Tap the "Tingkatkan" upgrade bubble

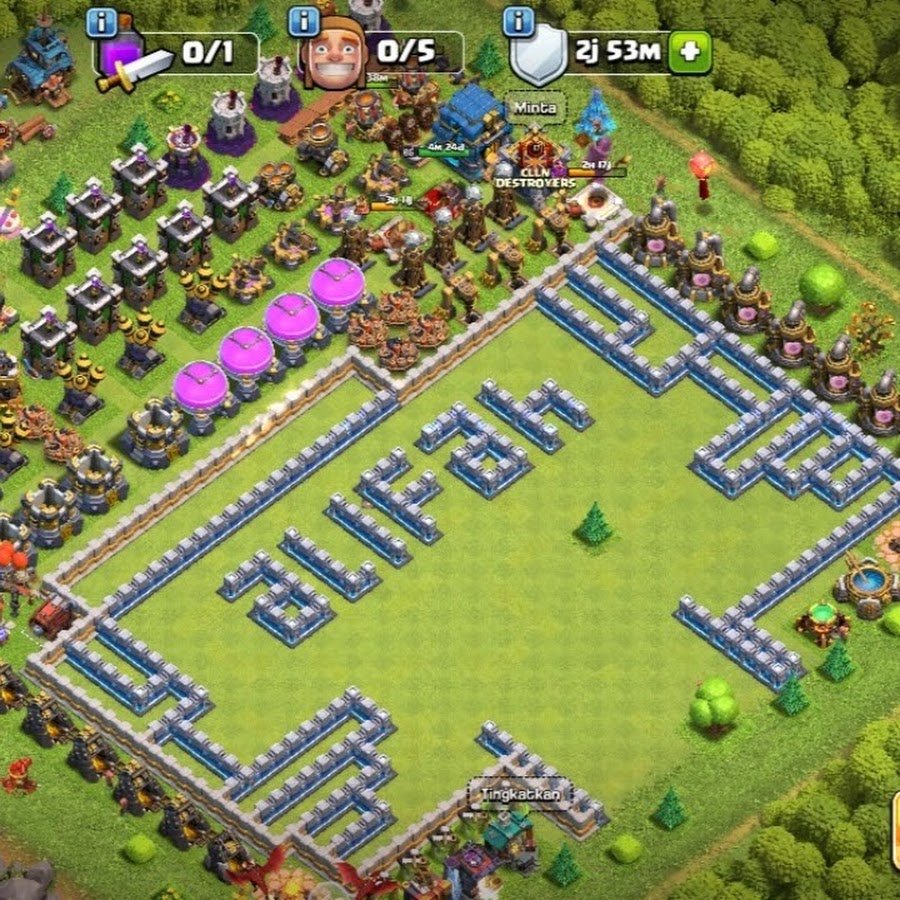(x=520, y=794)
